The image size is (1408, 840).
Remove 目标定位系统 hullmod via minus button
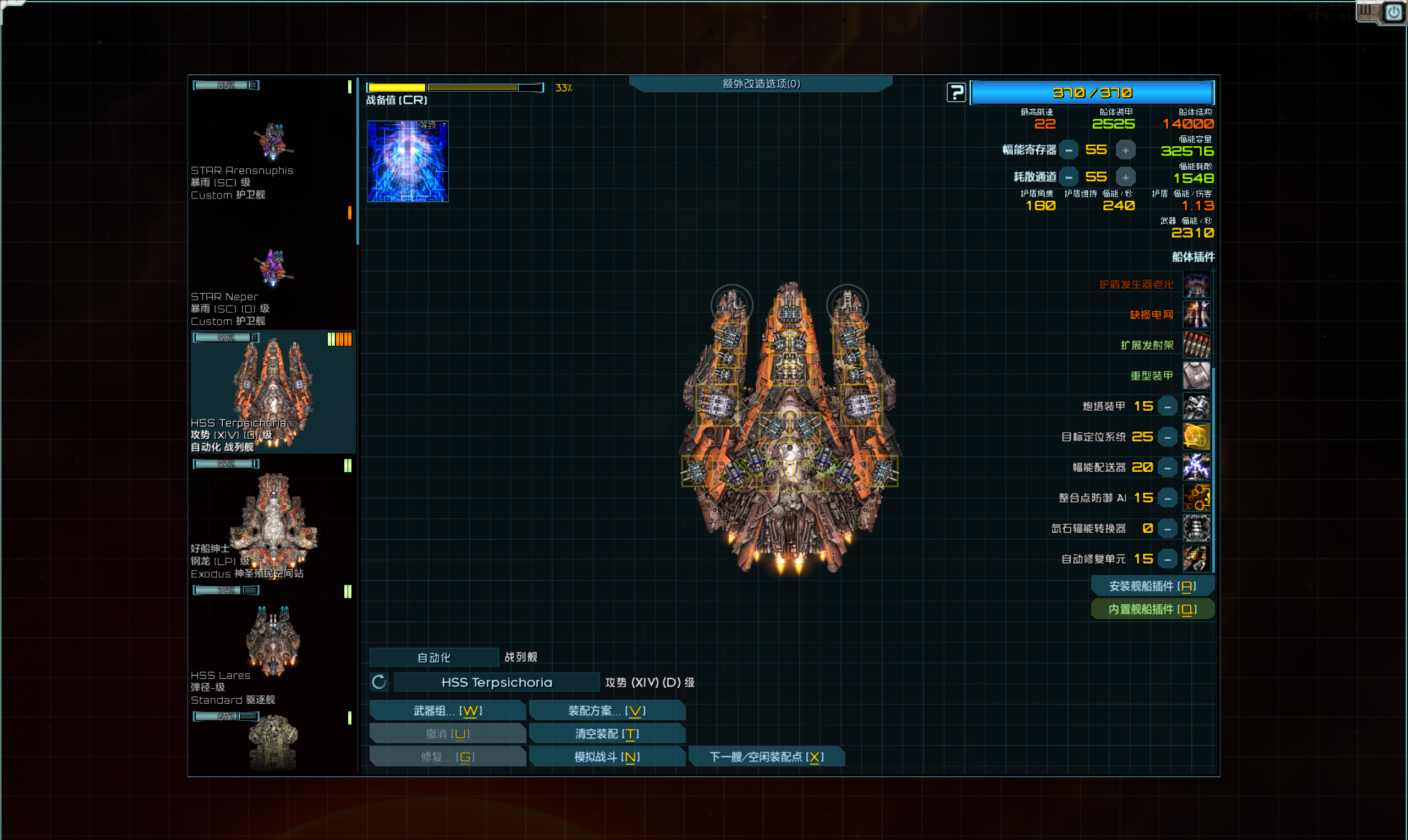(1167, 437)
